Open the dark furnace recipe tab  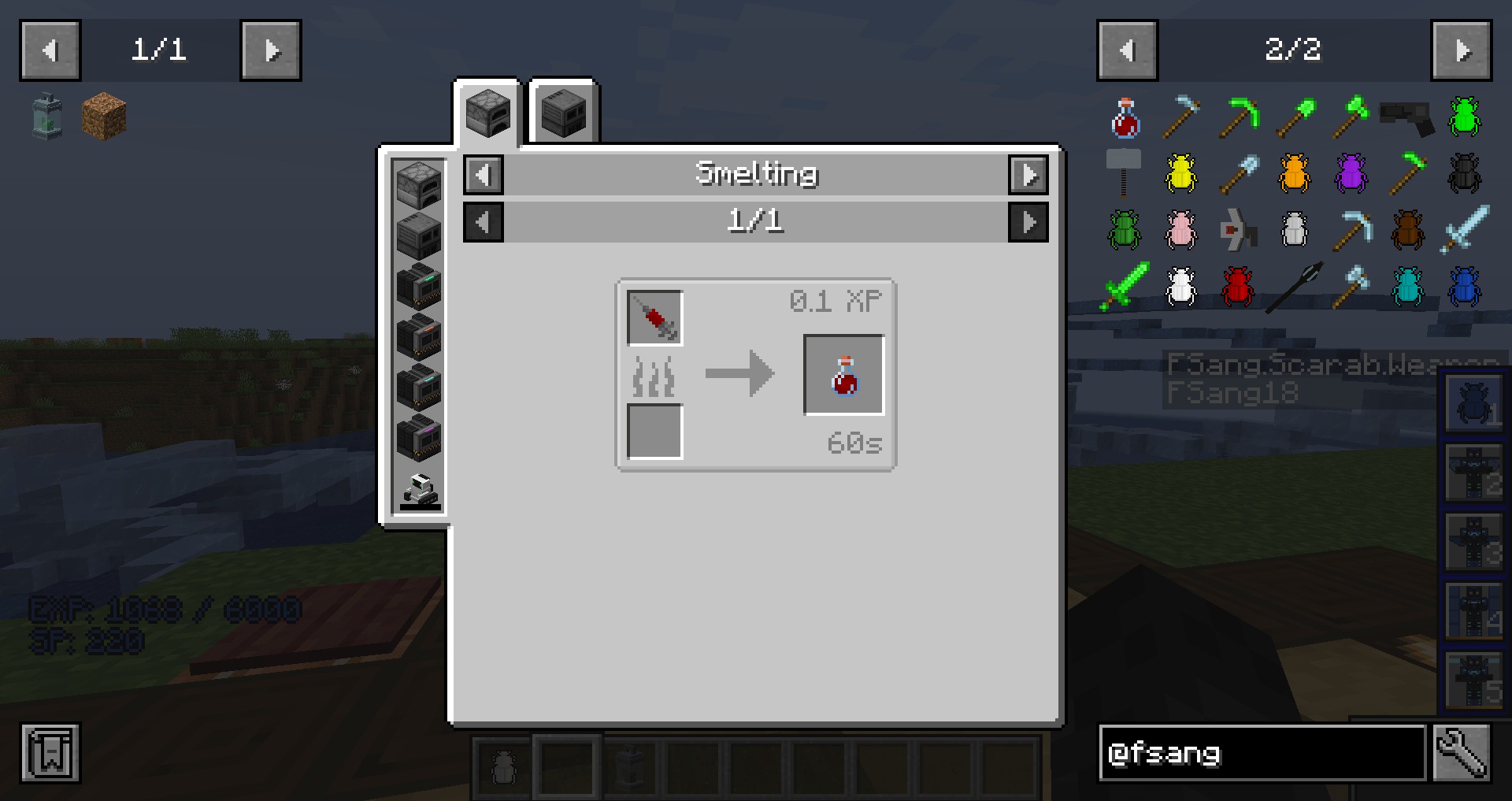(564, 113)
